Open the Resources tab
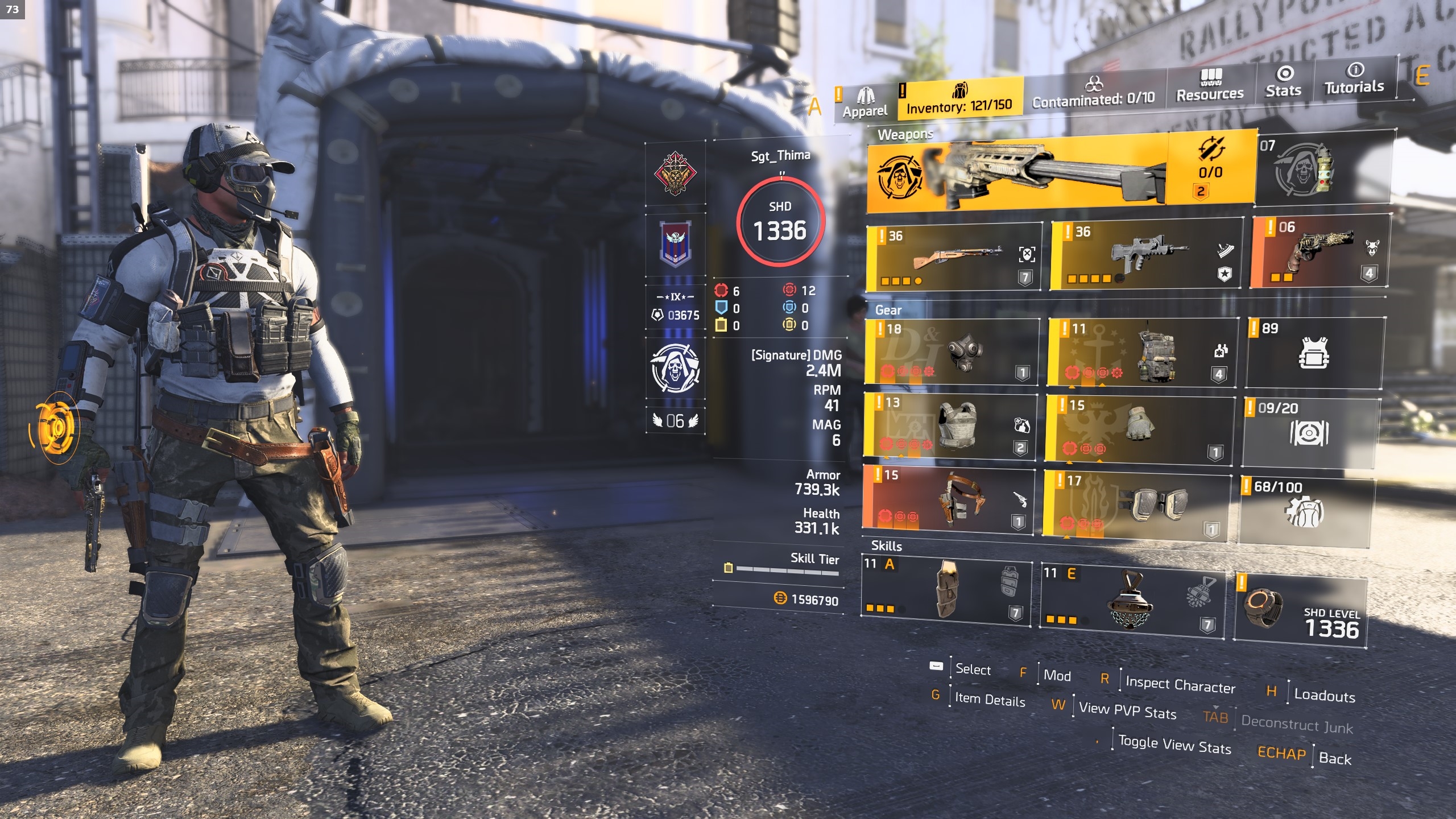Viewport: 1456px width, 819px height. (1210, 86)
